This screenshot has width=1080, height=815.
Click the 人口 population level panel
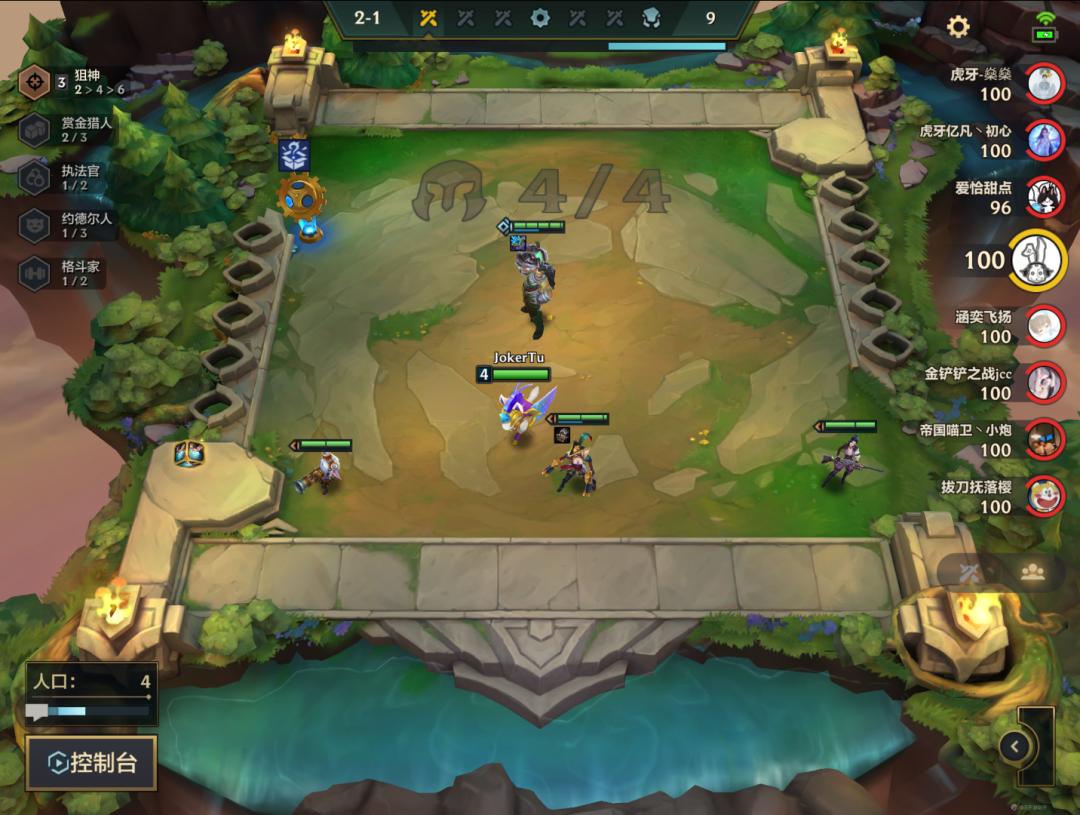coord(91,694)
